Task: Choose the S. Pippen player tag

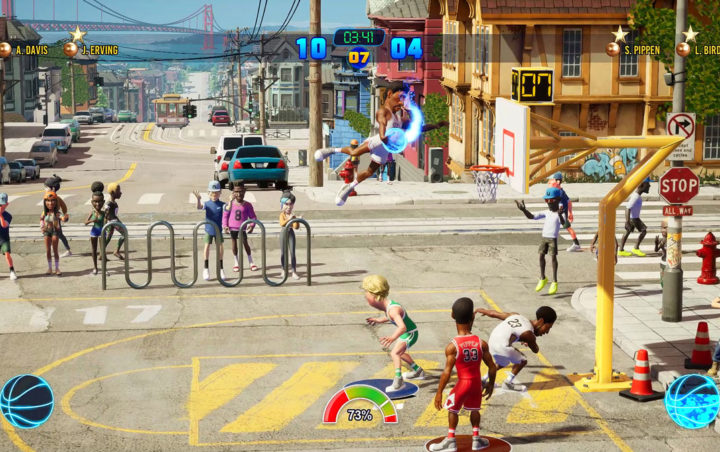Action: coord(640,48)
